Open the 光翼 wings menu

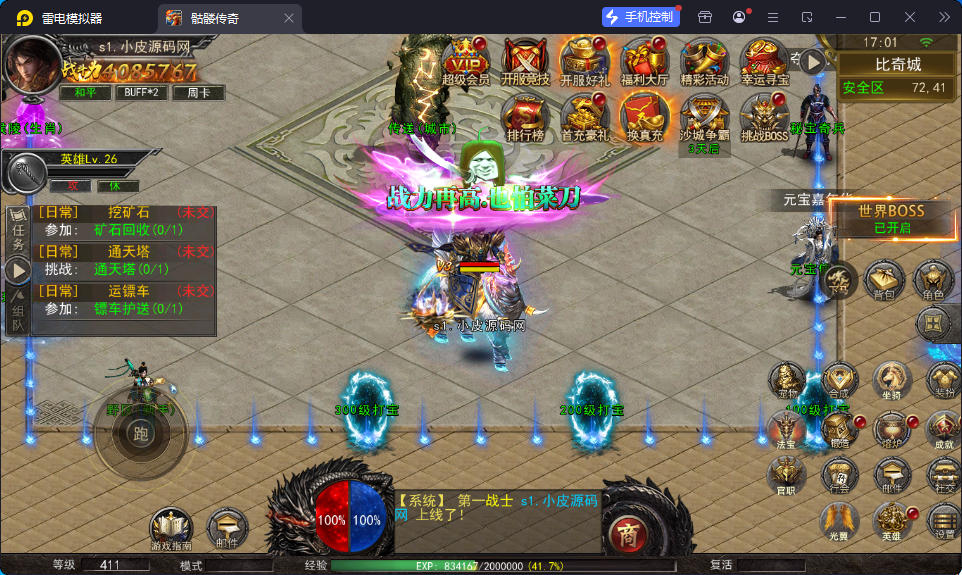tap(839, 521)
